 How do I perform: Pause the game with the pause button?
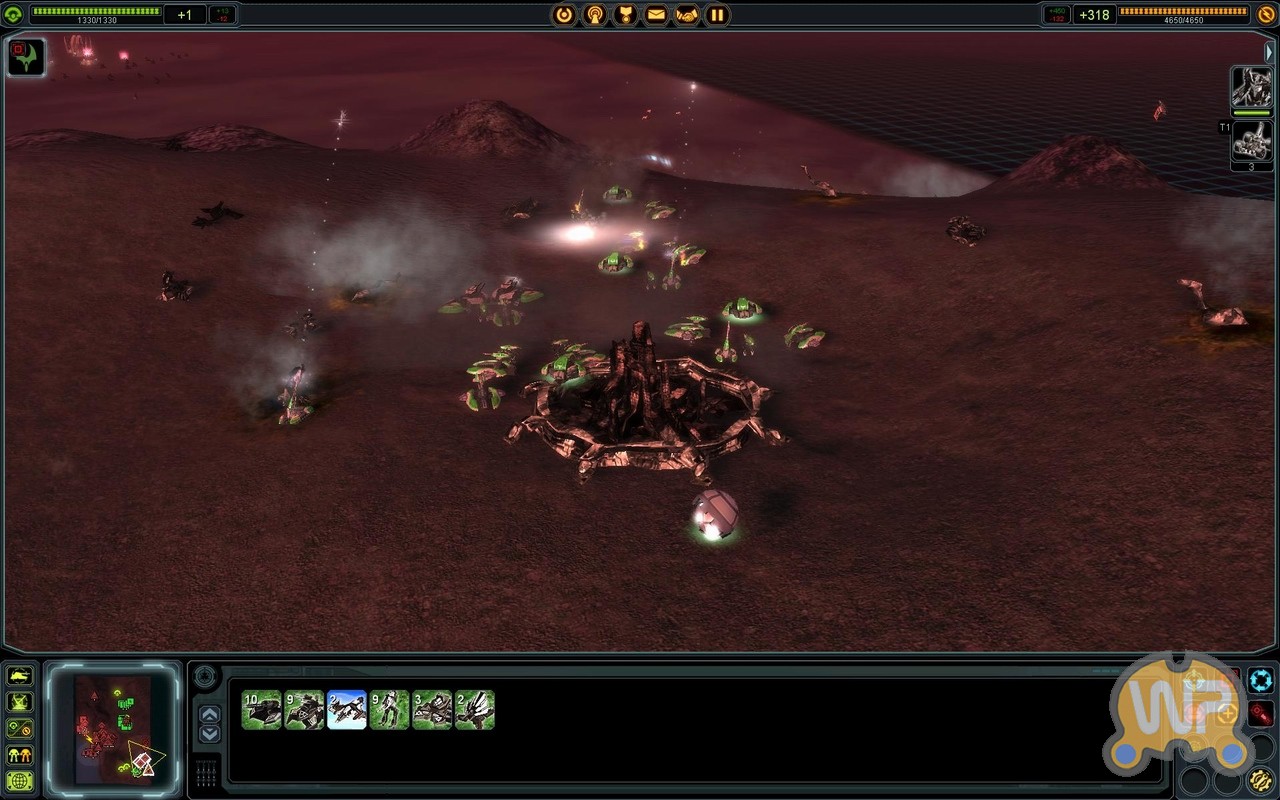717,15
